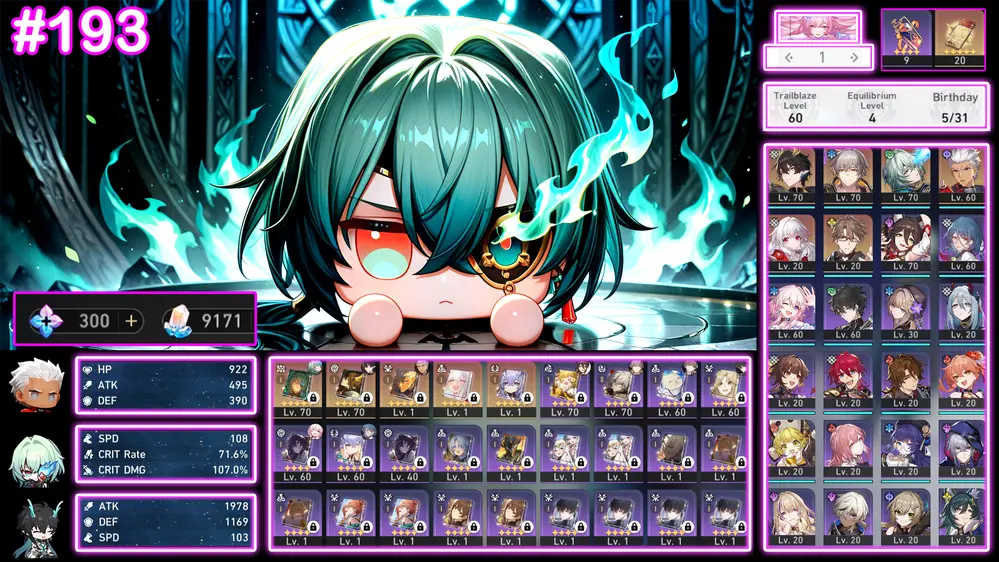Click the dark-haired horned chibi portrait

pyautogui.click(x=36, y=524)
